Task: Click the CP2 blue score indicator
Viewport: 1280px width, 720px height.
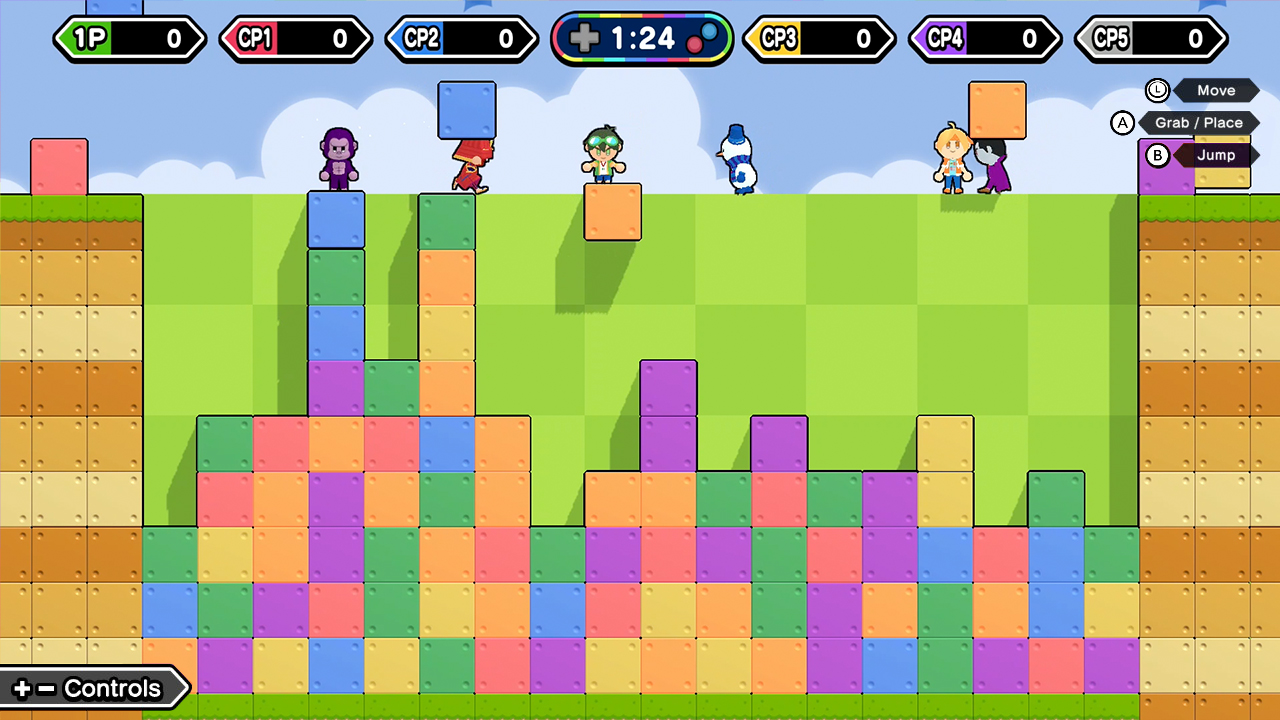Action: tap(462, 39)
